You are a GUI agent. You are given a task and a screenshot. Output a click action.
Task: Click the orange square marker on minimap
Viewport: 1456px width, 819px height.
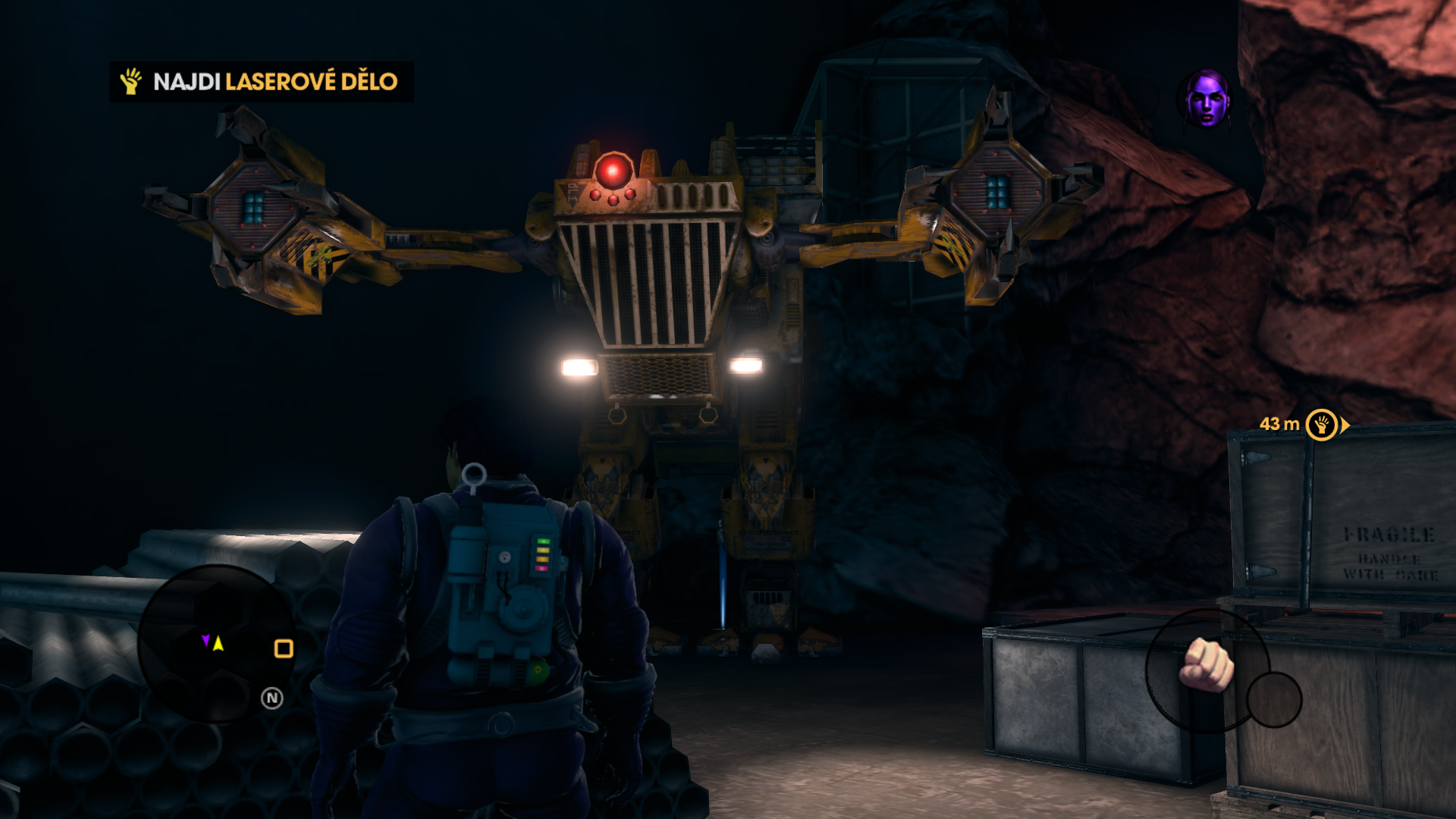click(x=284, y=648)
